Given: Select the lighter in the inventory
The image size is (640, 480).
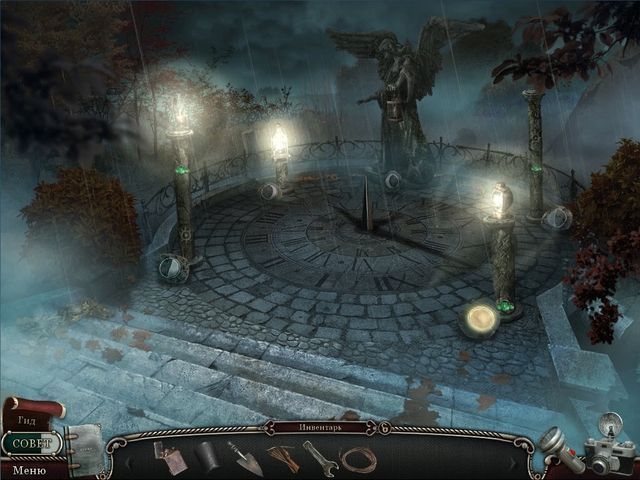Looking at the screenshot, I should (x=167, y=455).
